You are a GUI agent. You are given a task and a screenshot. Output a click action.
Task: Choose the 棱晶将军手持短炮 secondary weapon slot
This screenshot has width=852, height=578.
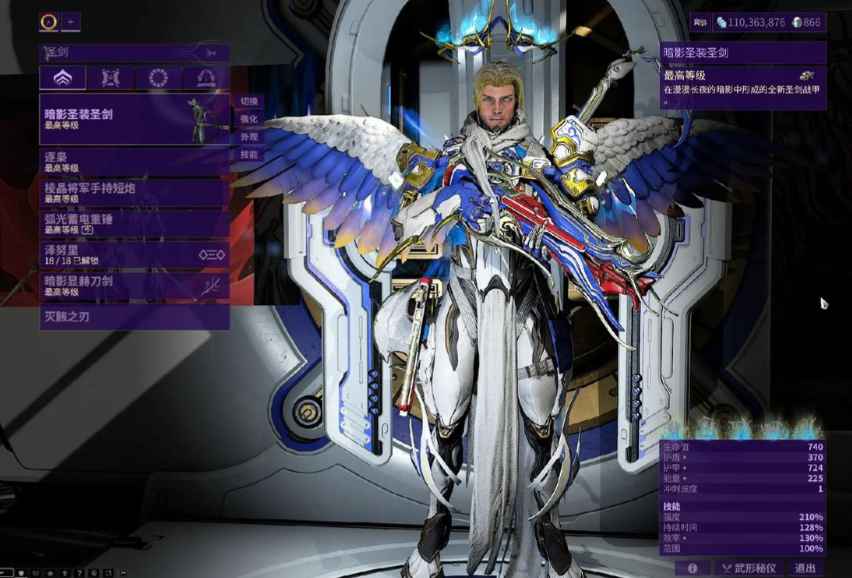pyautogui.click(x=134, y=192)
